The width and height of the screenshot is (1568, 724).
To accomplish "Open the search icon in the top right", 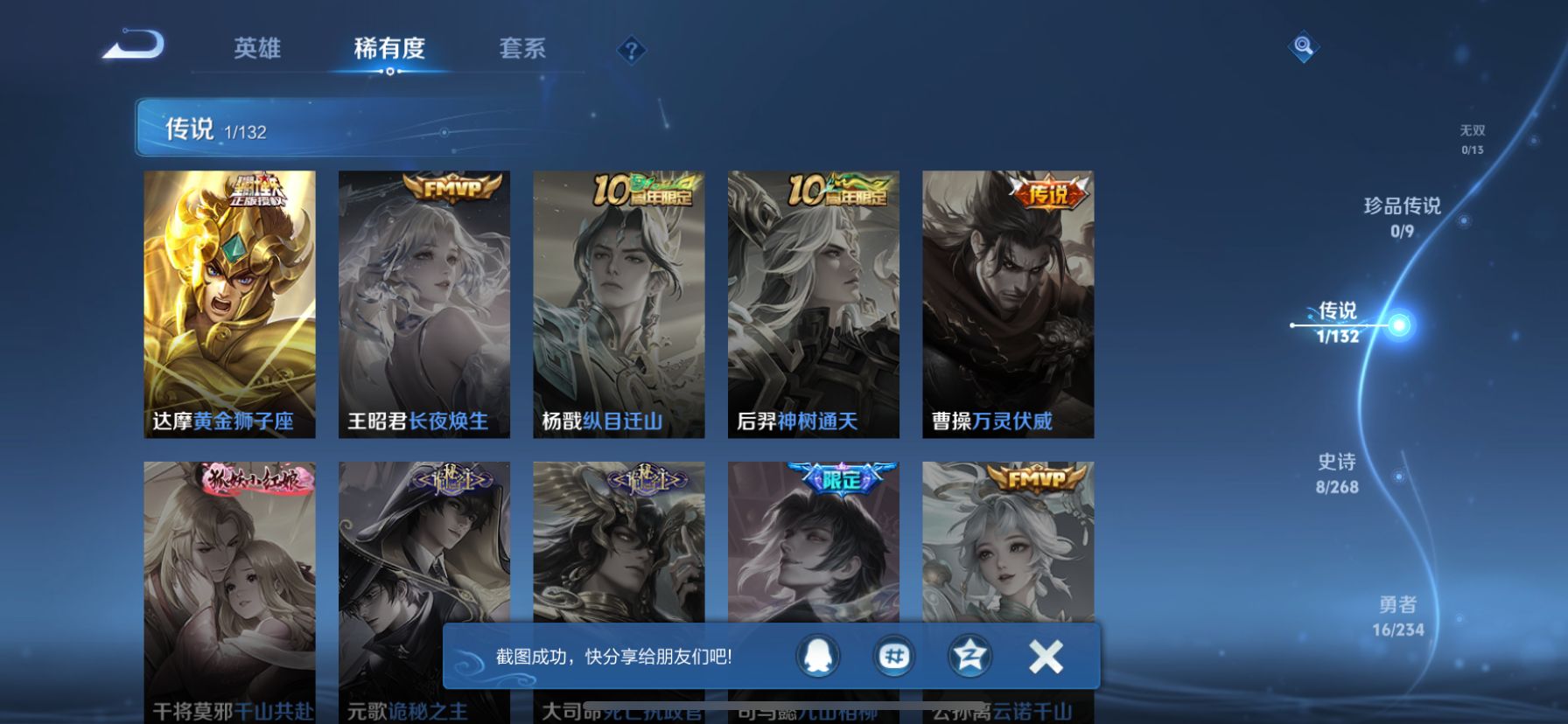I will 1301,48.
